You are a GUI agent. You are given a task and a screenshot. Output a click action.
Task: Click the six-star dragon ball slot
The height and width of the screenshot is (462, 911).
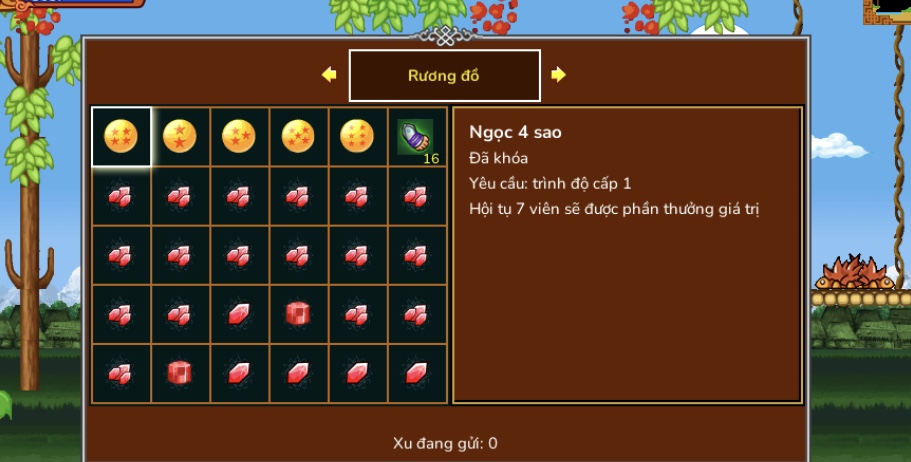coord(357,136)
